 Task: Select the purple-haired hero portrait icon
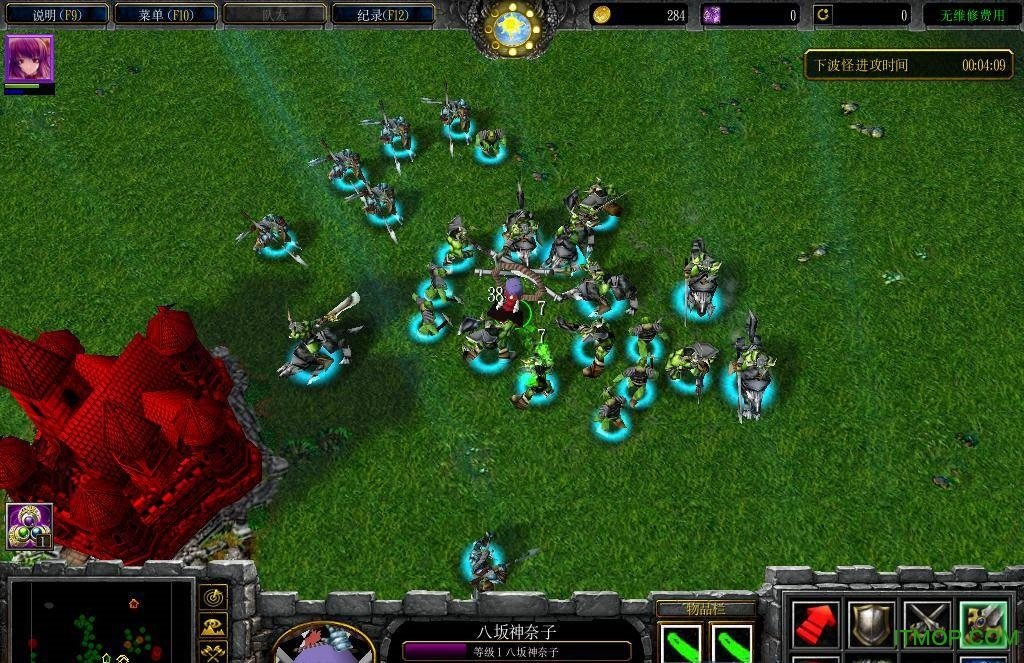coord(28,59)
